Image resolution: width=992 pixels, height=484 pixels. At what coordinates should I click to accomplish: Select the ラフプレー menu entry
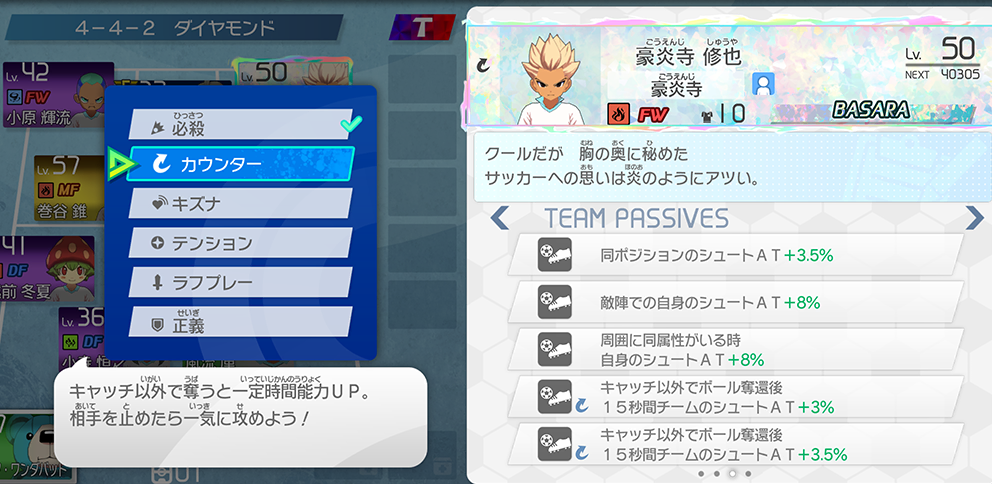point(240,281)
